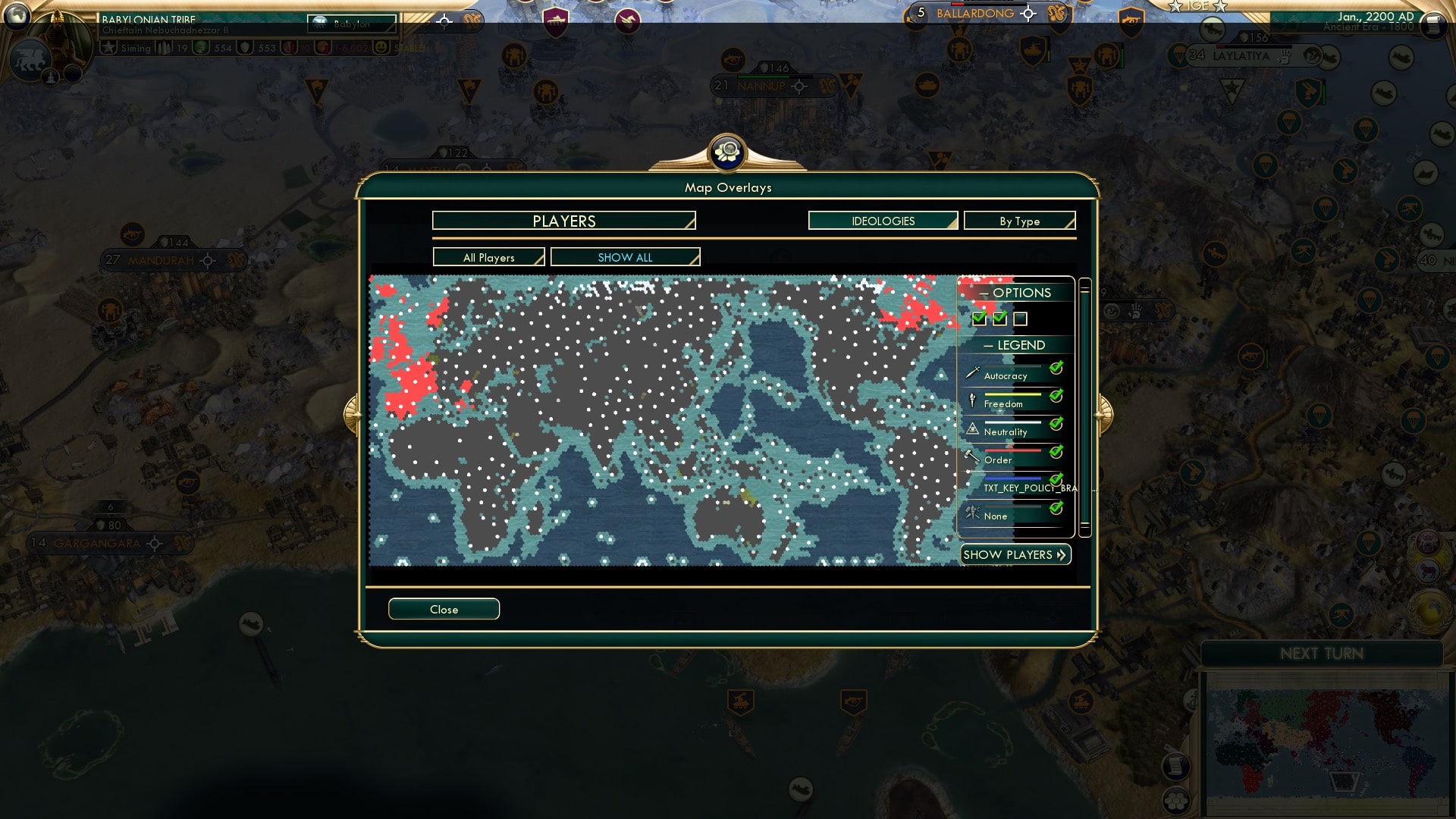The width and height of the screenshot is (1456, 819).
Task: Click the SHOW PLAYERS button
Action: pos(1015,554)
